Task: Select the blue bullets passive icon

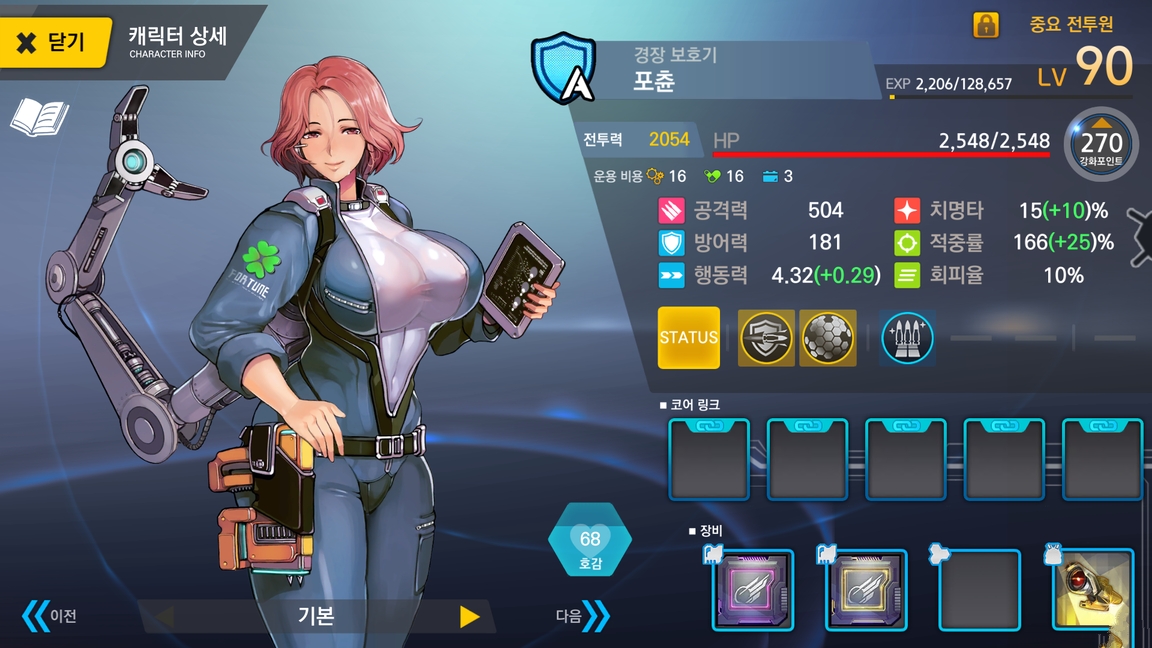Action: tap(907, 338)
